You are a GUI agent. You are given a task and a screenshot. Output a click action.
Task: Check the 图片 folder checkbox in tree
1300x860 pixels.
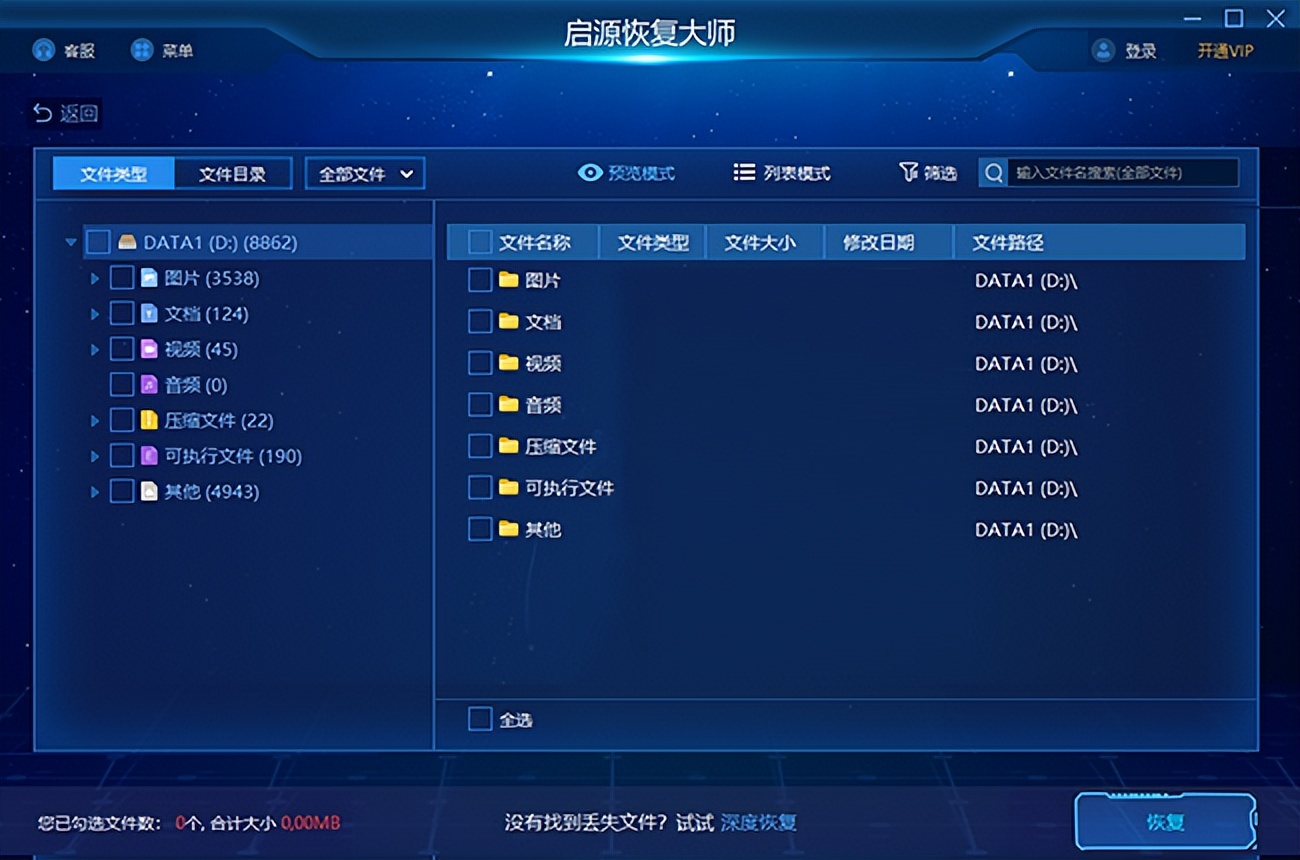[x=123, y=277]
